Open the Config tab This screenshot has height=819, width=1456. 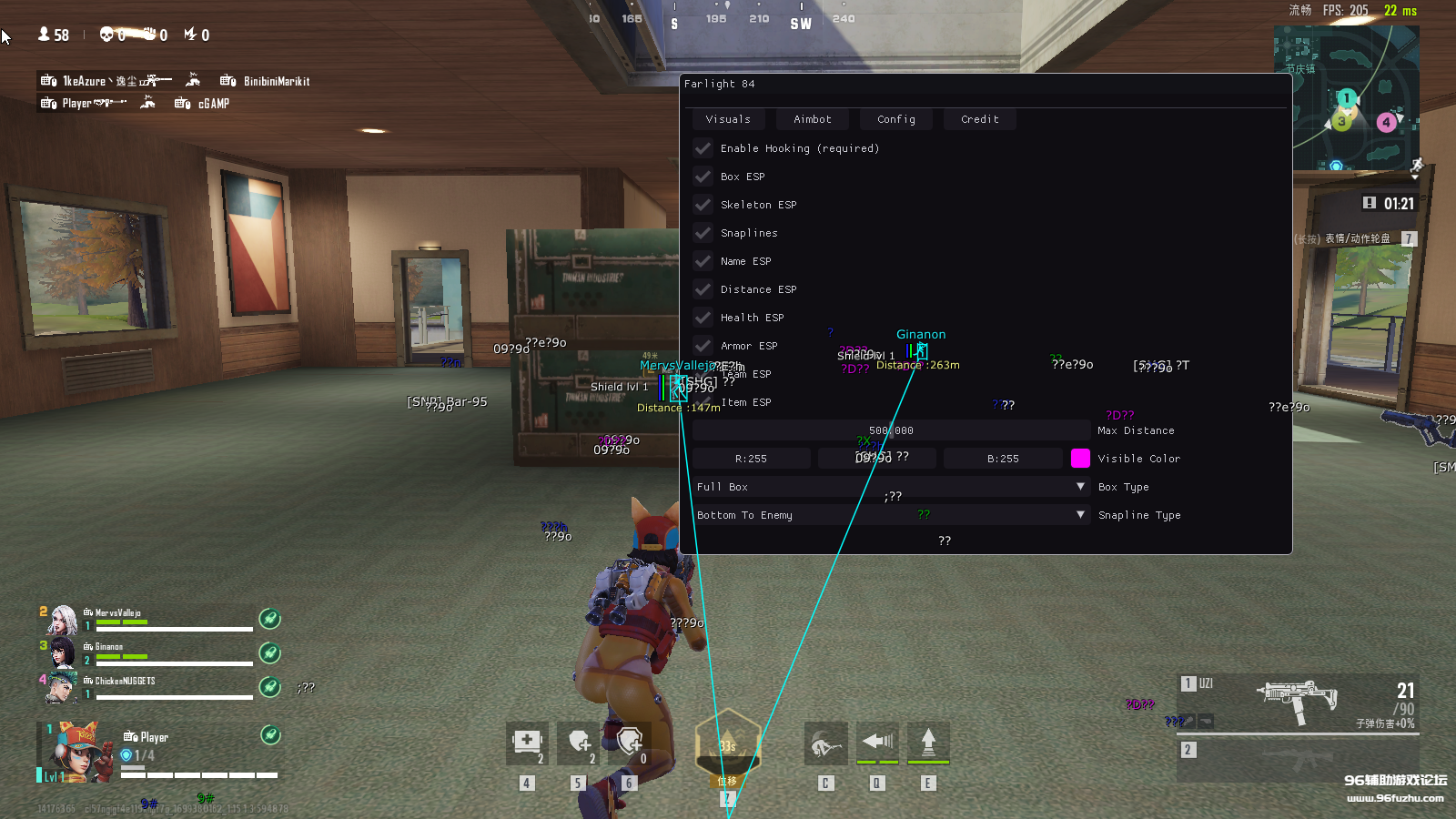pos(895,118)
